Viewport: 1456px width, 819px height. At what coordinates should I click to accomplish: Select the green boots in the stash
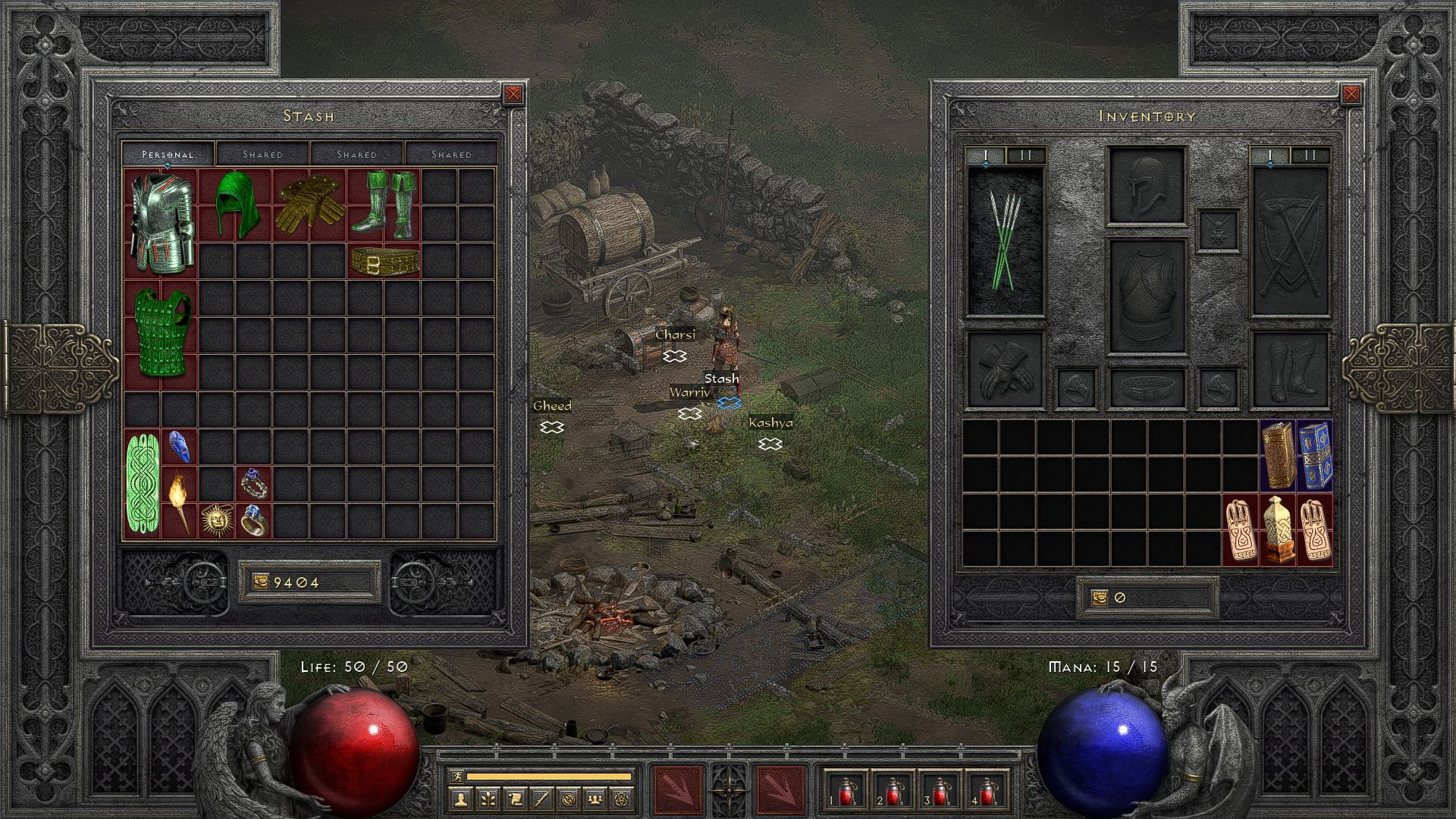383,203
